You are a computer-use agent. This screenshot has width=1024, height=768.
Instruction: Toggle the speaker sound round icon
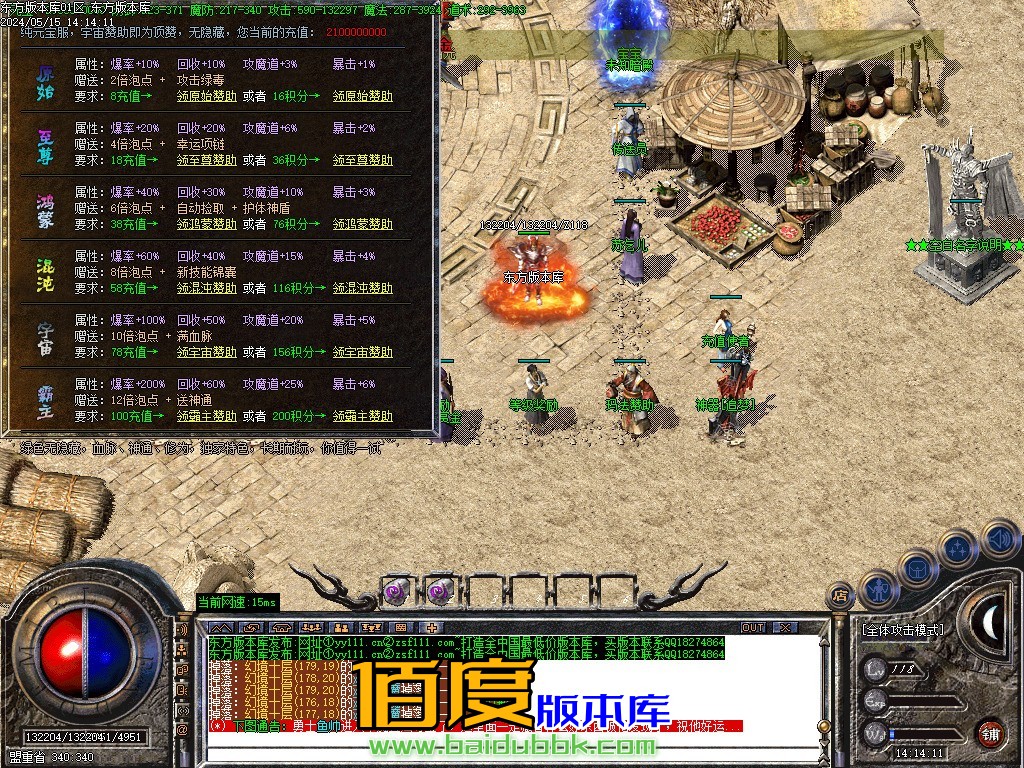tap(1000, 540)
